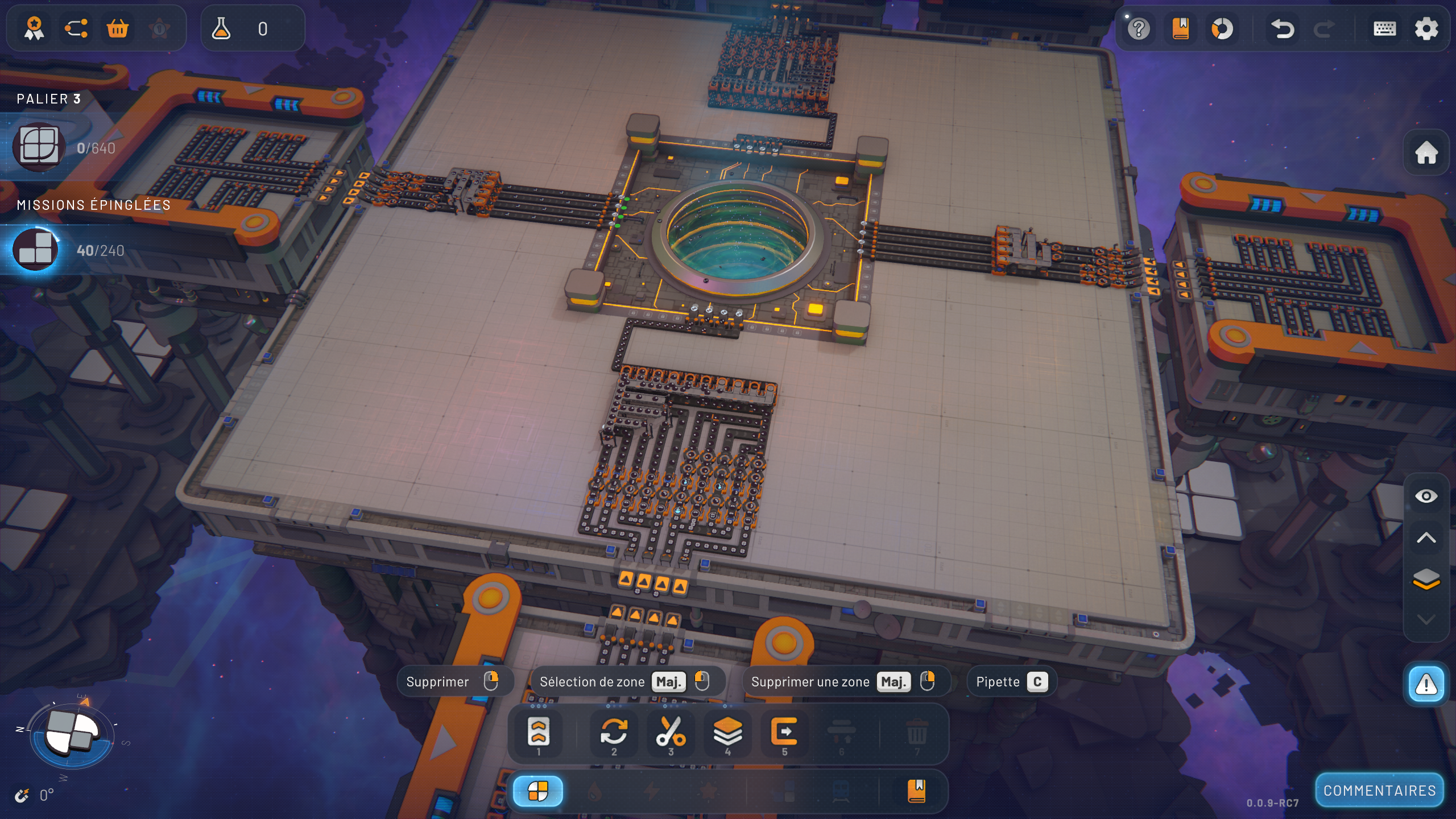Open the statistics donut chart icon
Image resolution: width=1456 pixels, height=819 pixels.
point(1222,28)
